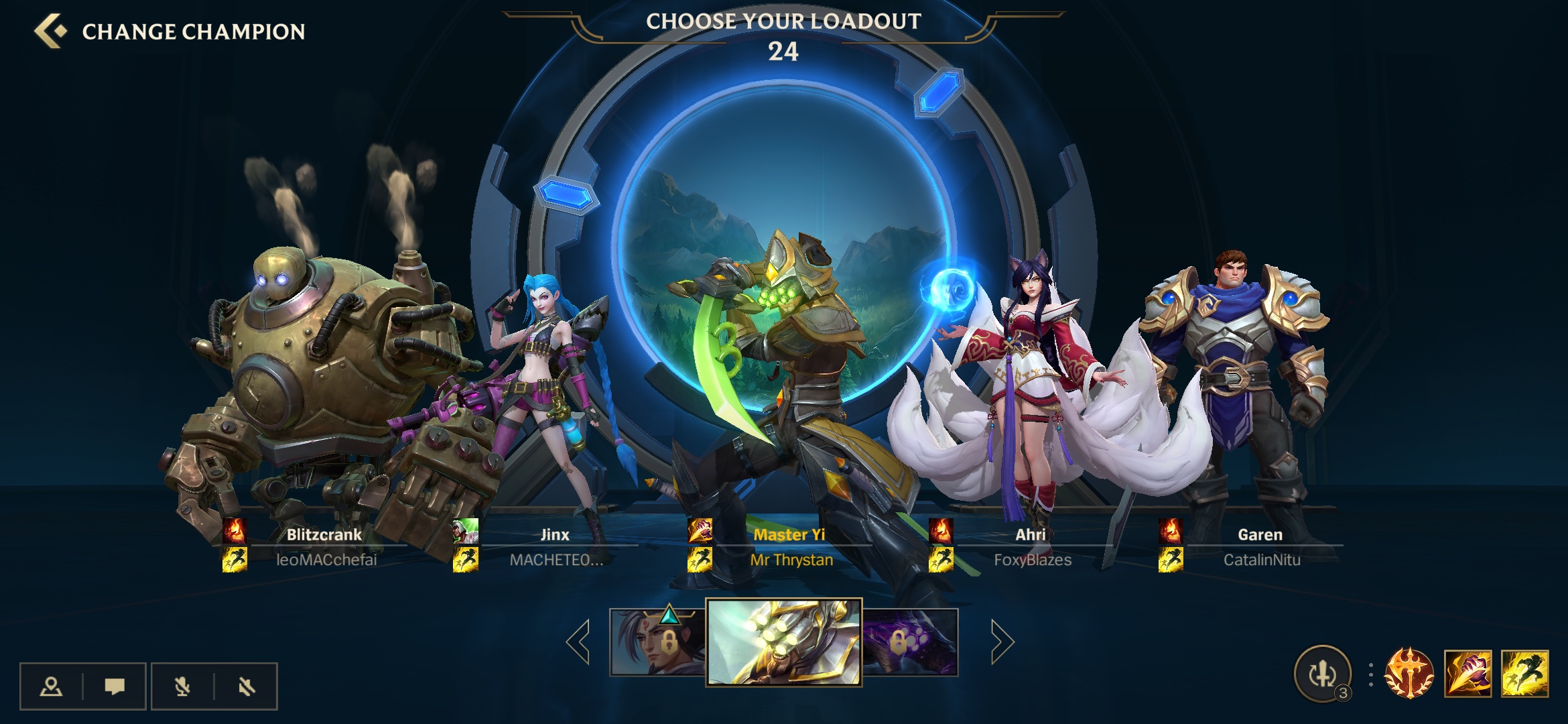The height and width of the screenshot is (724, 1568).
Task: Select Master Yi player Mr Thrystan
Action: (790, 546)
